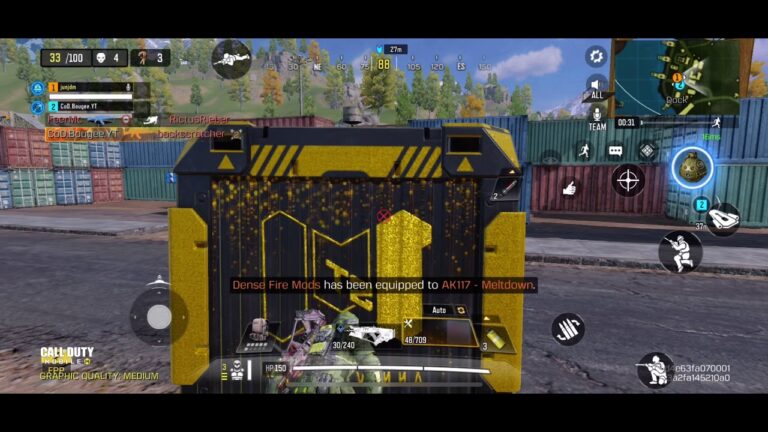The height and width of the screenshot is (432, 768).
Task: Activate the wingsuit gadget with 2 charges
Action: pos(720,216)
